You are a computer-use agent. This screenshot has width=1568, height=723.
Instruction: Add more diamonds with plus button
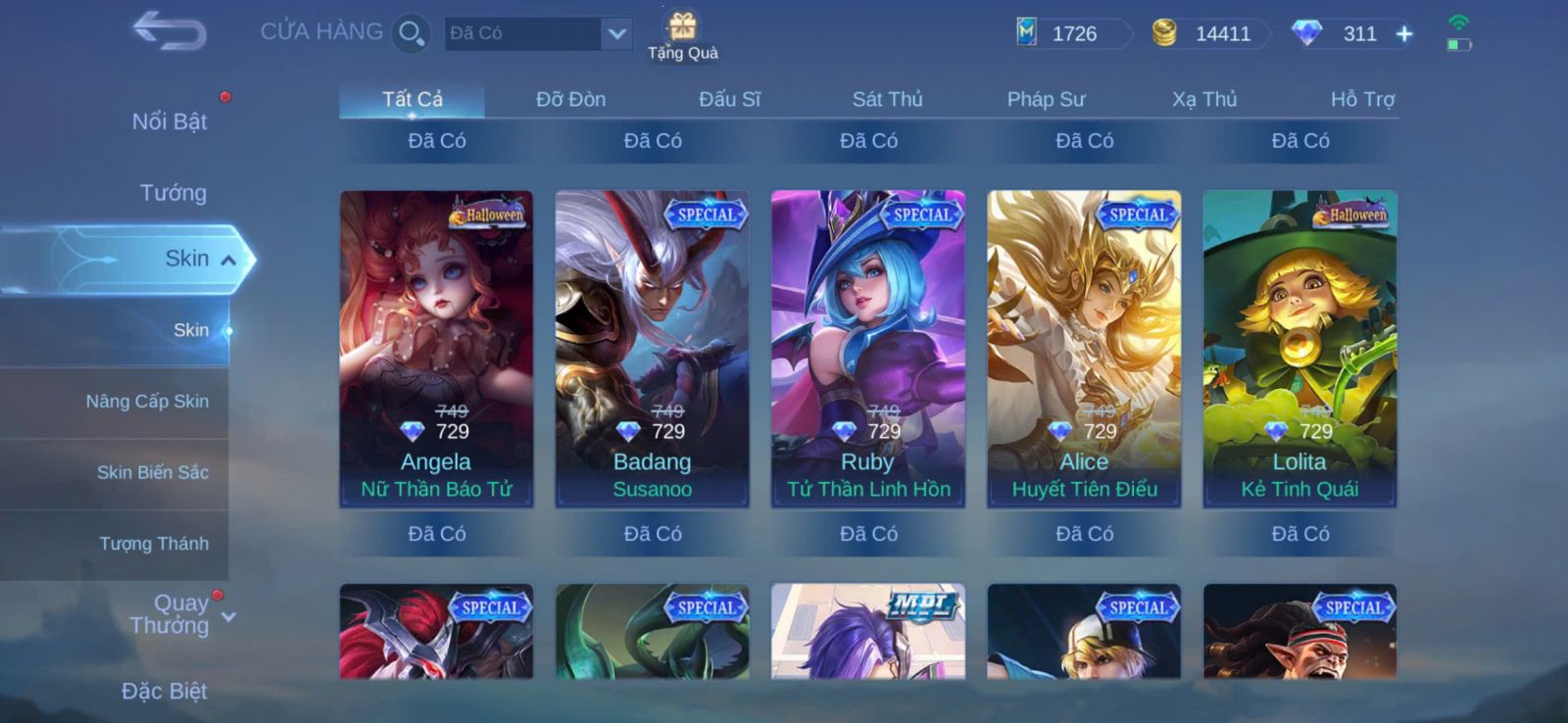coord(1404,34)
